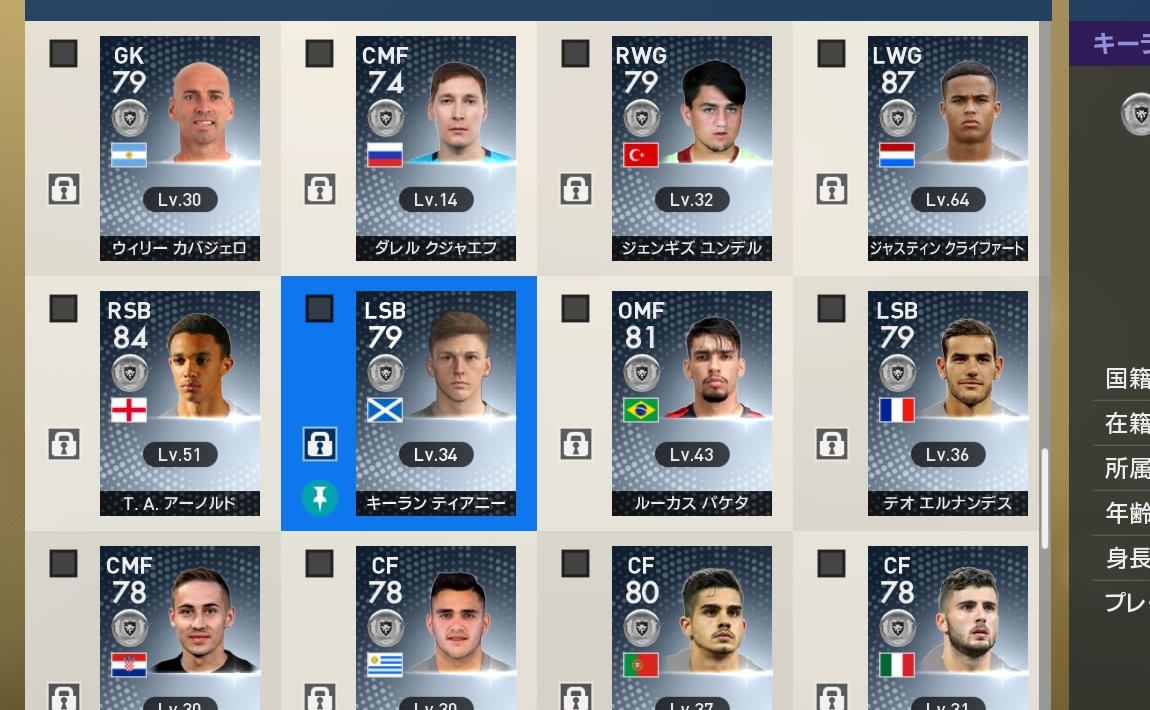The height and width of the screenshot is (710, 1150).
Task: Toggle the lock icon next to CMF 74 card
Action: pos(320,188)
